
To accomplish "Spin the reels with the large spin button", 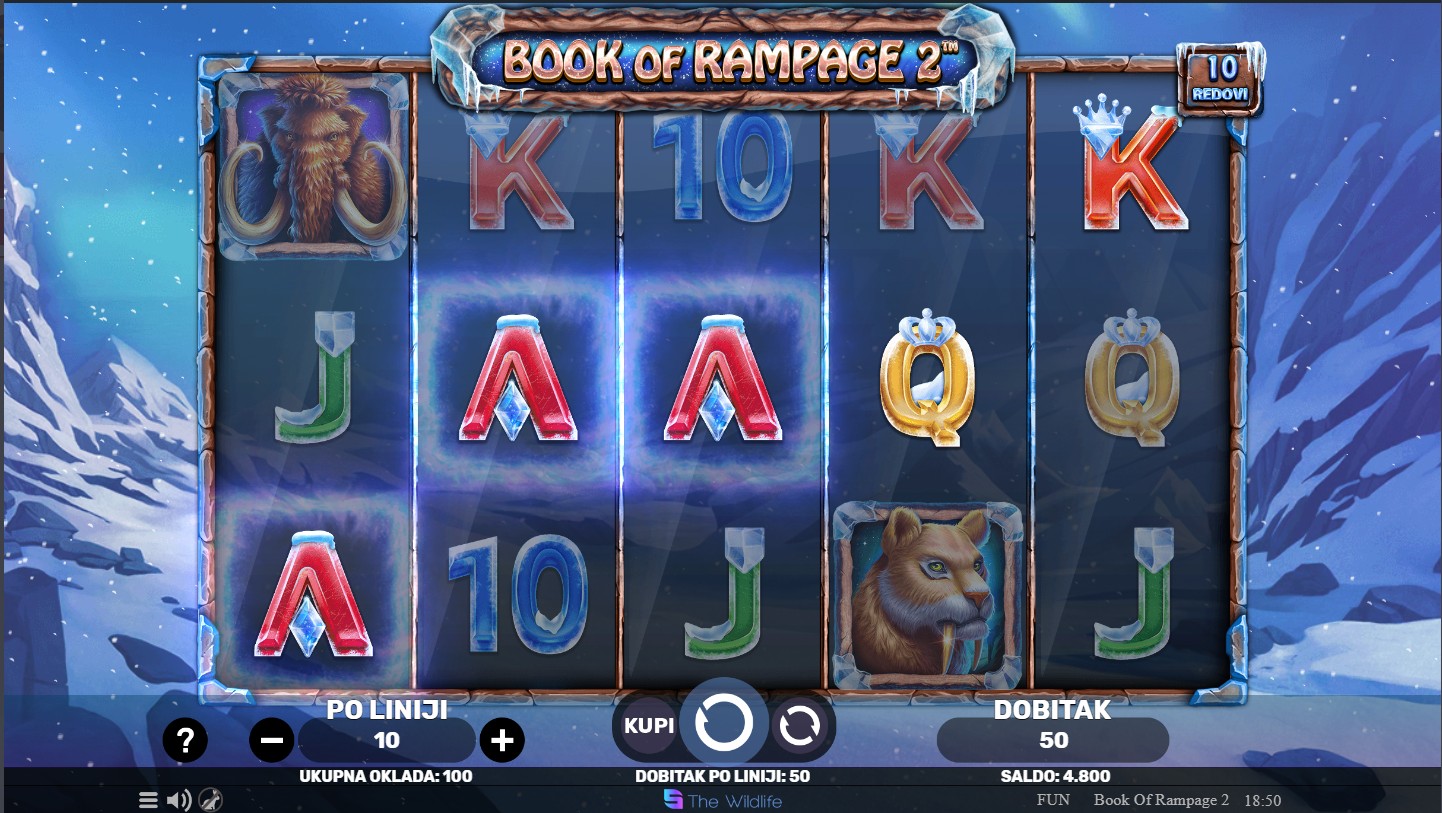I will (x=723, y=724).
